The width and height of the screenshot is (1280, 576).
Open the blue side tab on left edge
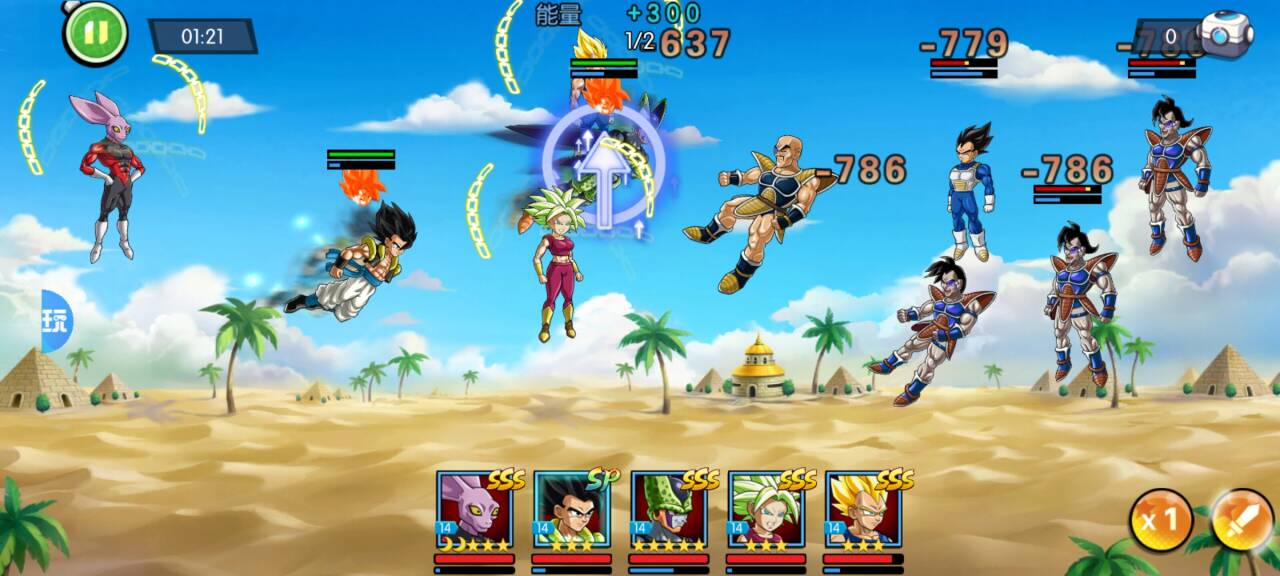click(x=56, y=321)
